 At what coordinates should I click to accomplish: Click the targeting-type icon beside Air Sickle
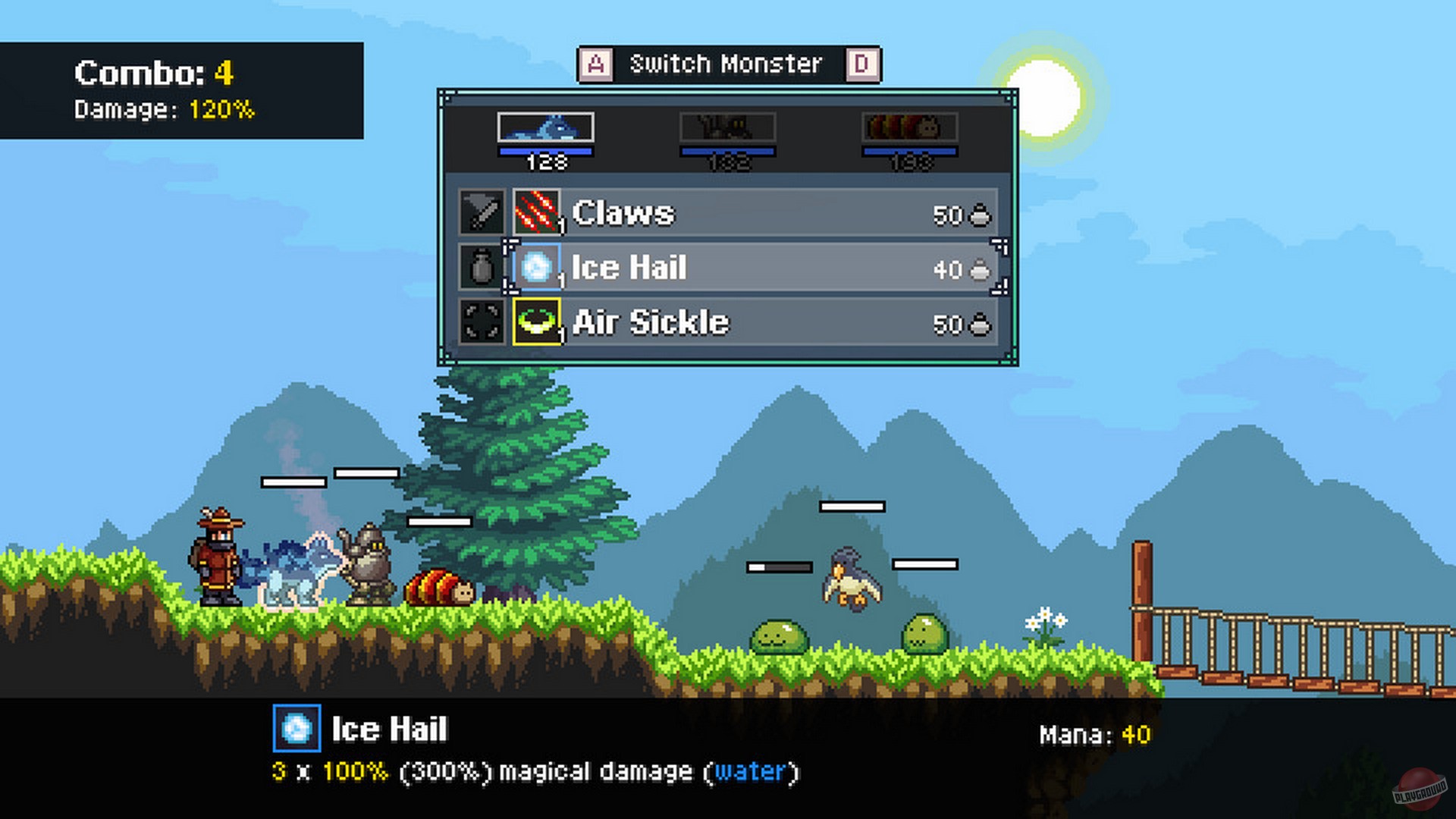483,324
